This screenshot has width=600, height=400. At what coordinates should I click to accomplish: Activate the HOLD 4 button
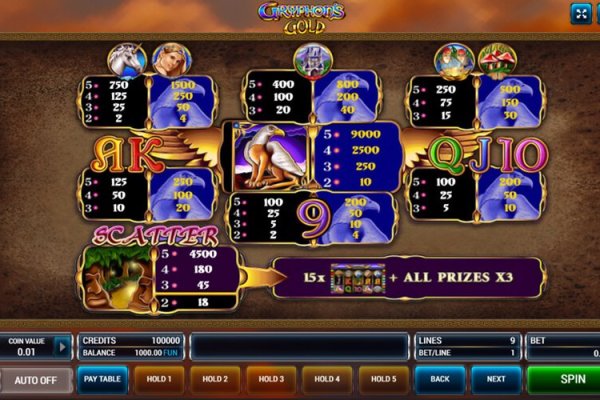point(328,380)
